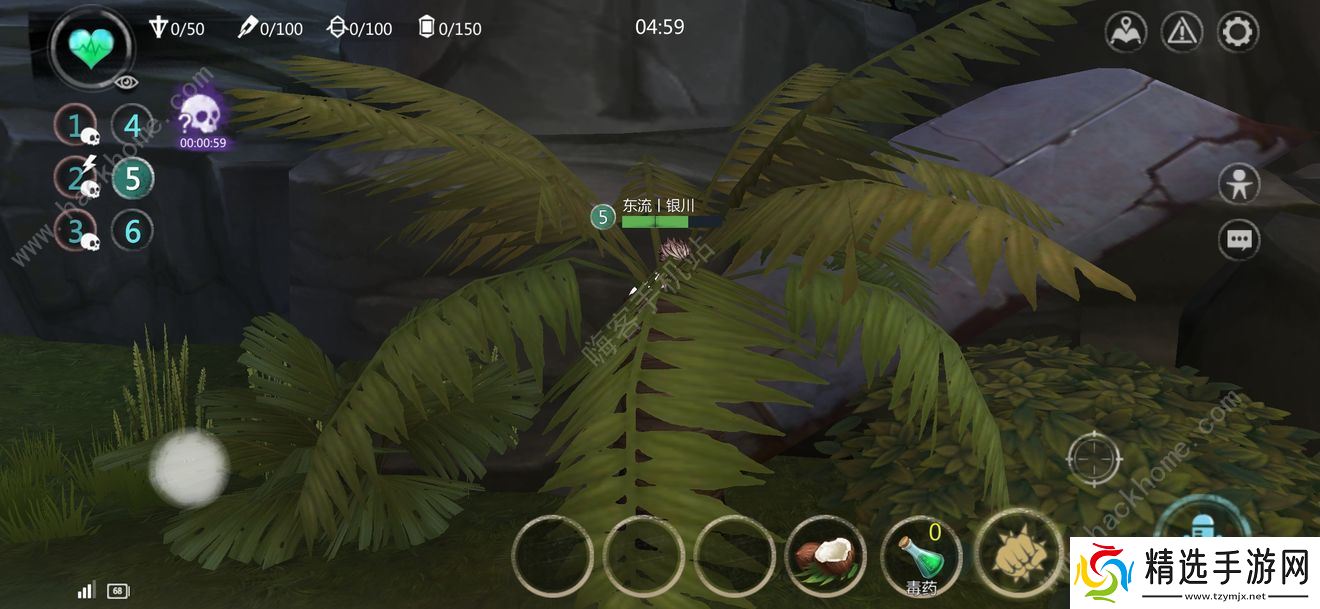This screenshot has height=609, width=1320.
Task: Select dead player number 1
Action: [x=75, y=126]
